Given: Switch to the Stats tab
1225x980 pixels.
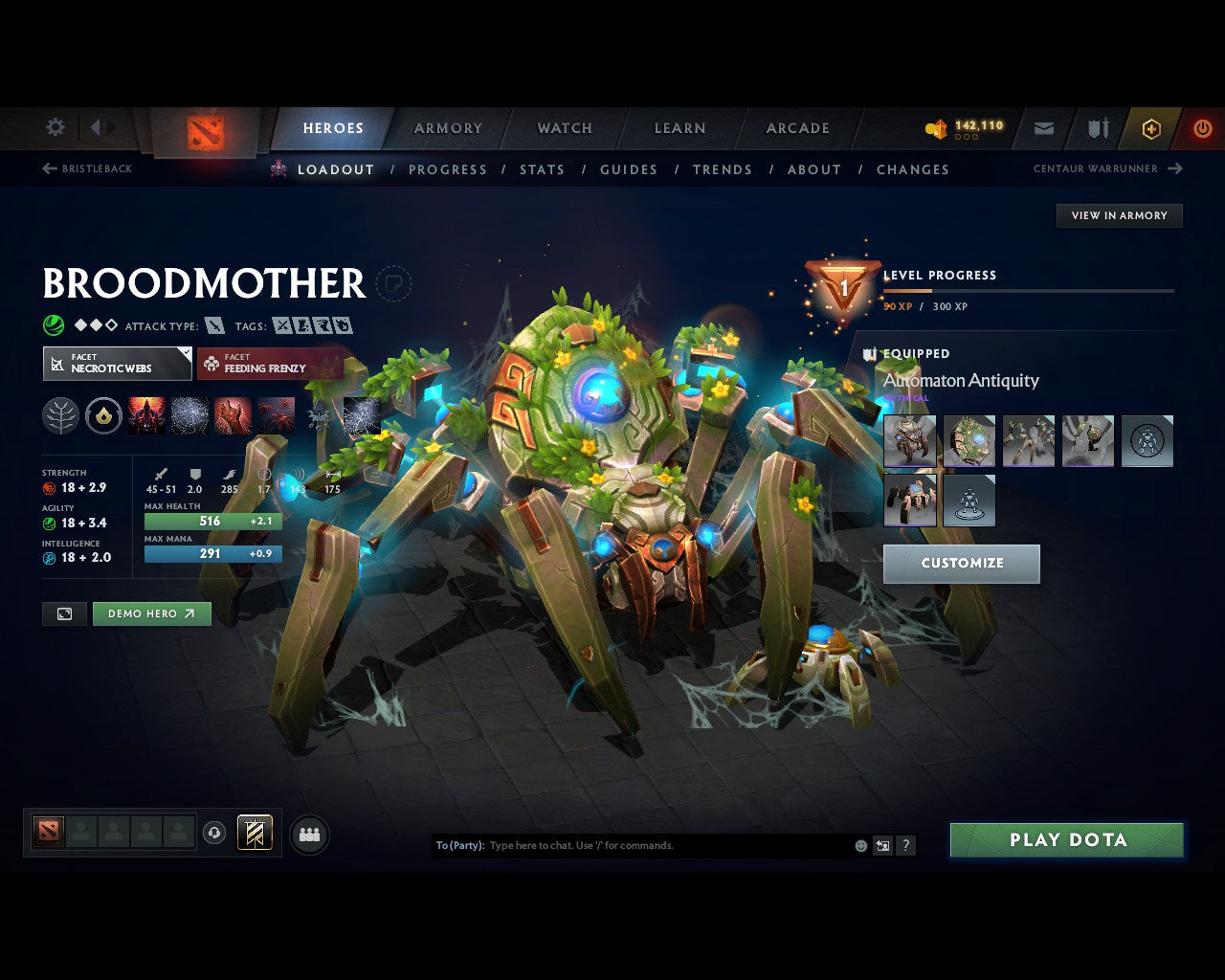Looking at the screenshot, I should [x=542, y=169].
